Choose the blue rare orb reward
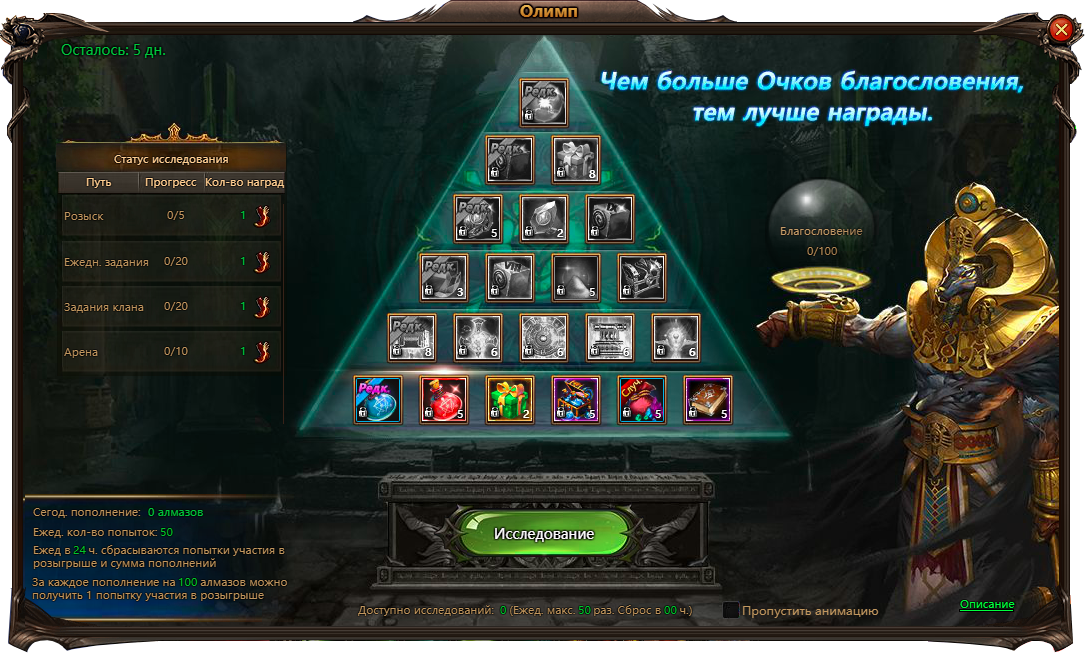The image size is (1085, 653). click(x=378, y=400)
